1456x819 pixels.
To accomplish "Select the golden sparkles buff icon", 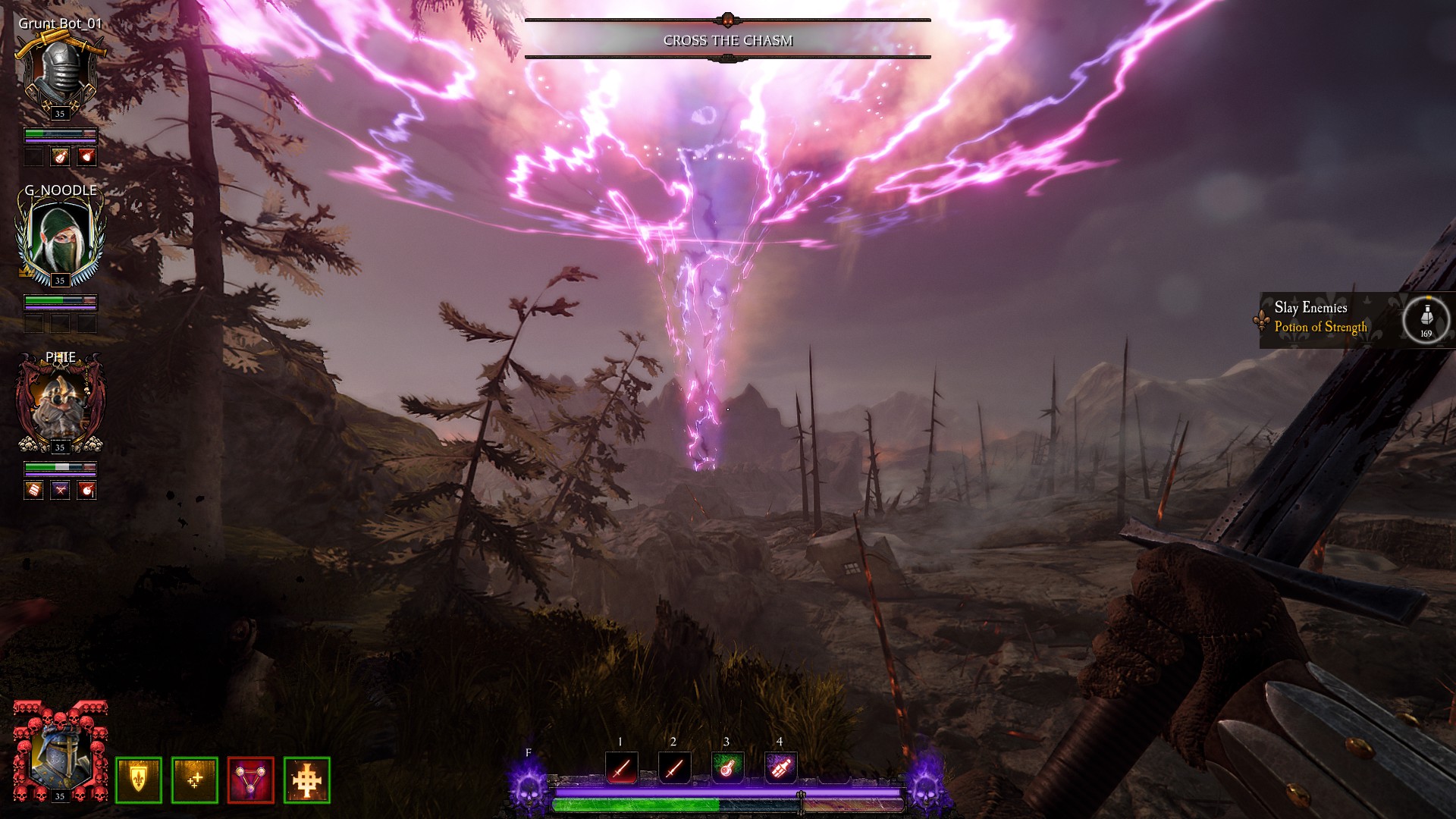I will [194, 780].
